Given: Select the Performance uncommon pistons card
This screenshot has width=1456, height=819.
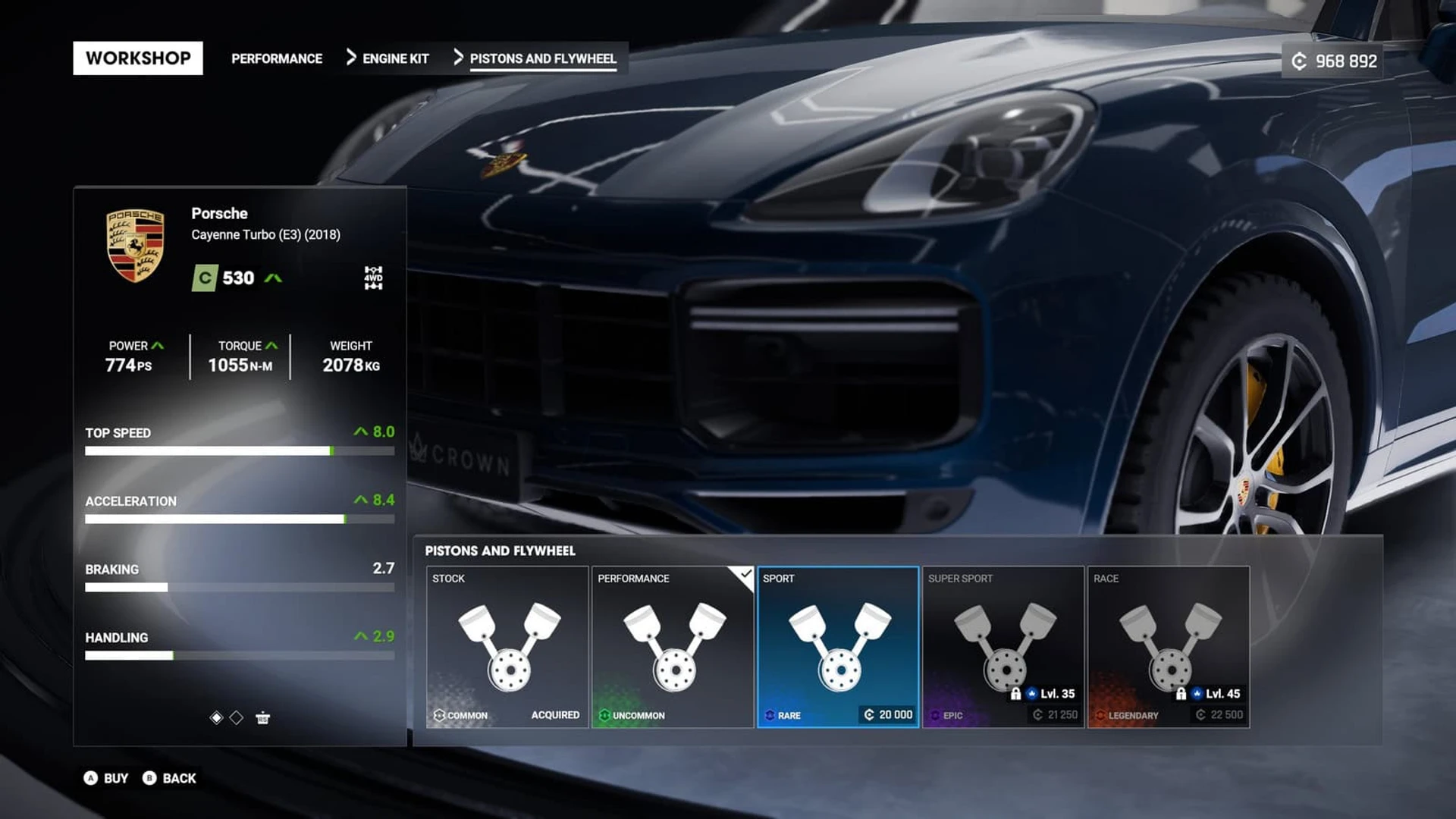Looking at the screenshot, I should pyautogui.click(x=673, y=647).
